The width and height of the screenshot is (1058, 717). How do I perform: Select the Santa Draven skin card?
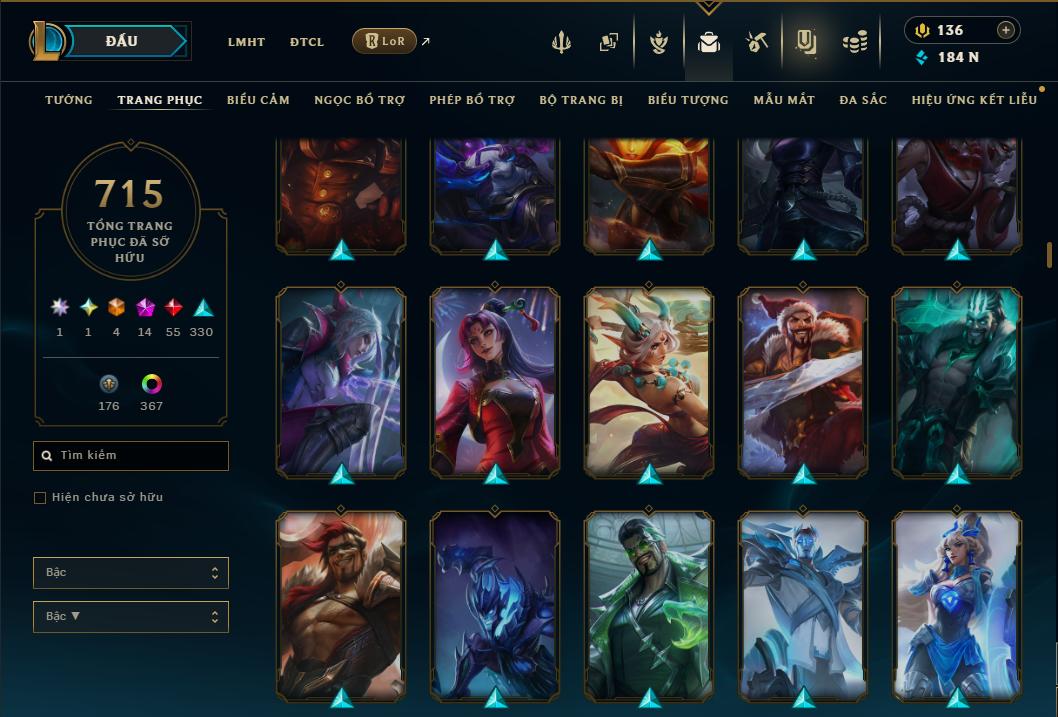804,380
